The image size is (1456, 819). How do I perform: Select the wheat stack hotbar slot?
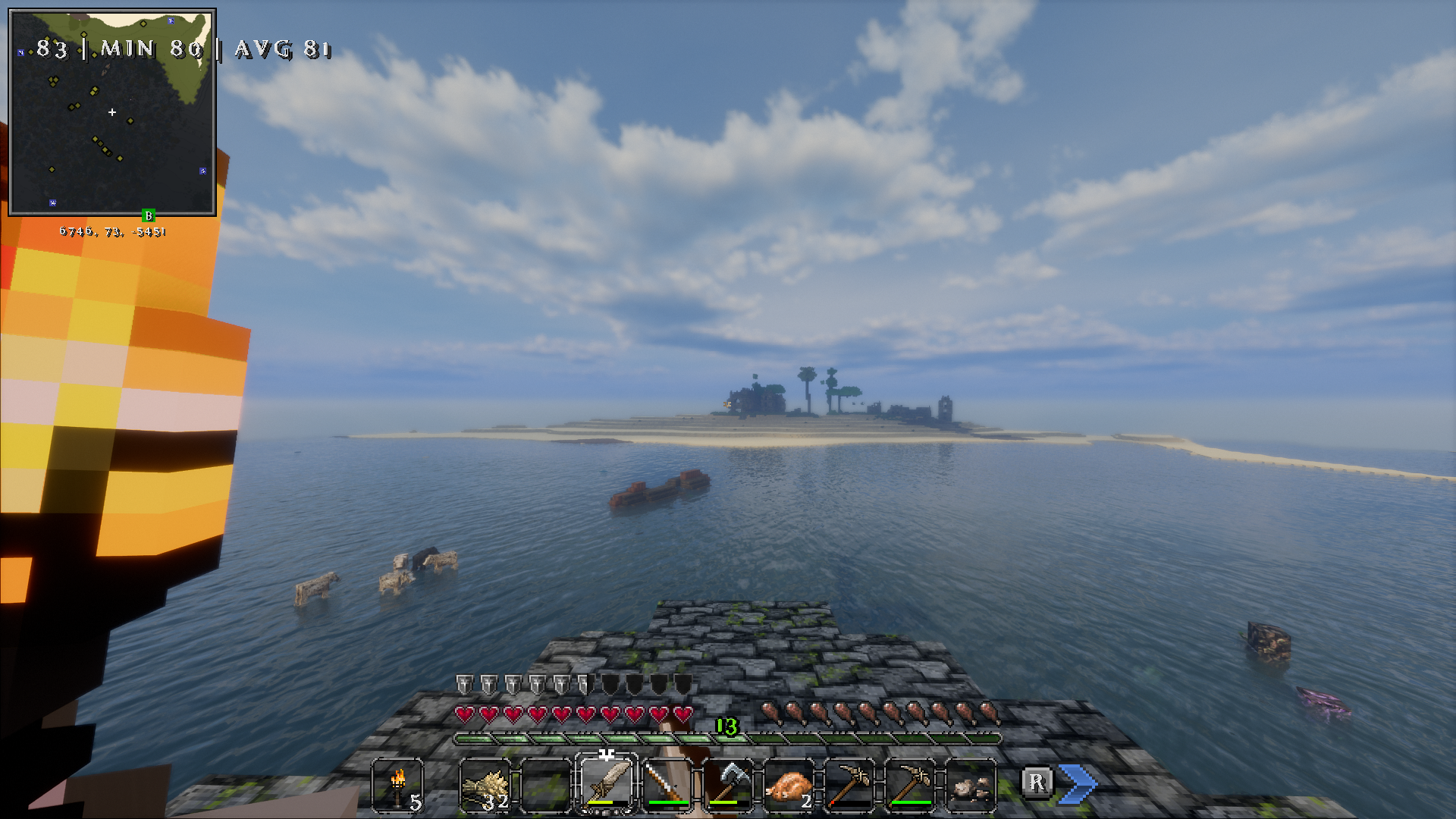pyautogui.click(x=485, y=784)
